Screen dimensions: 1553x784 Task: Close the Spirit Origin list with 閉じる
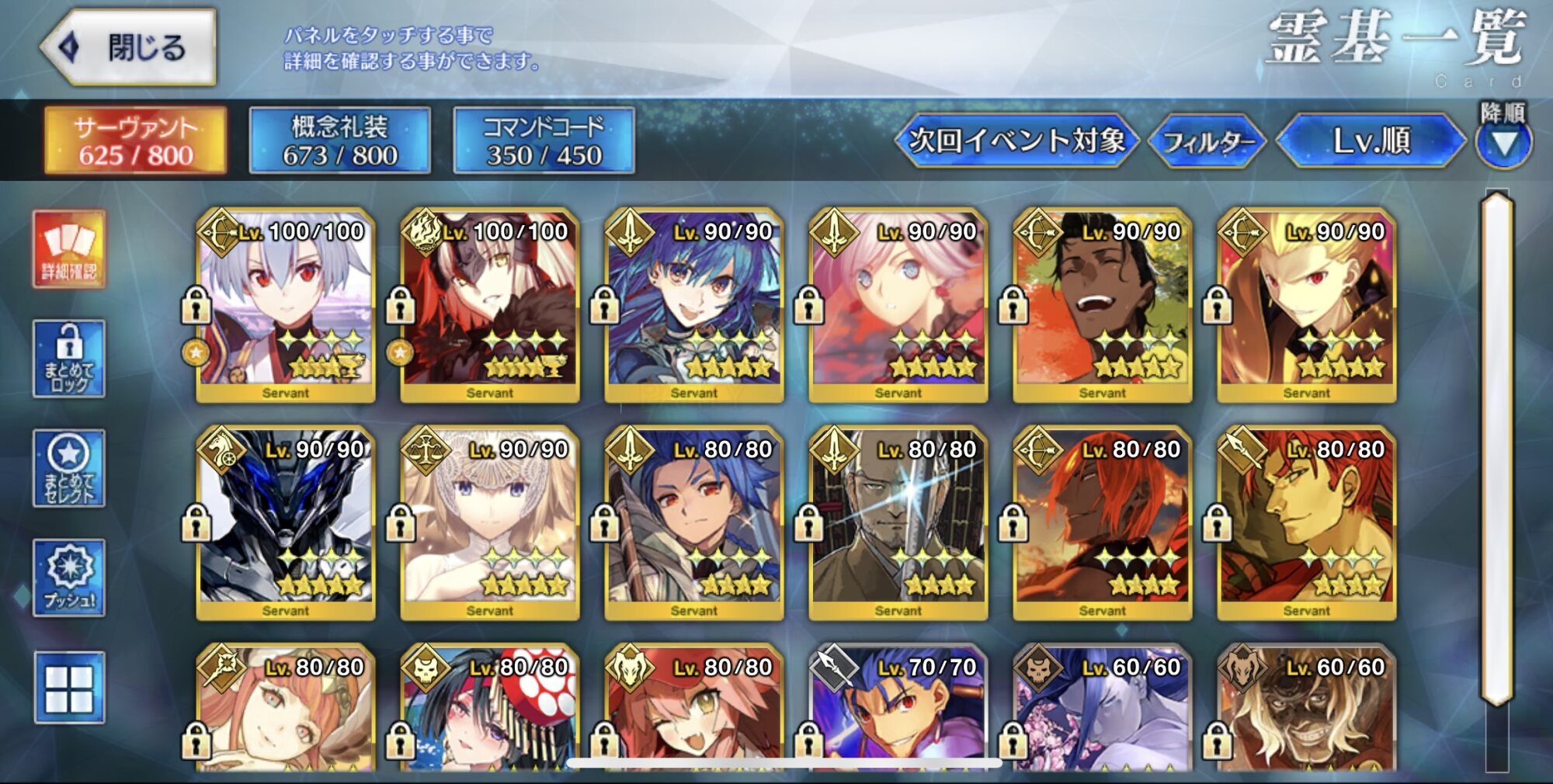point(129,47)
